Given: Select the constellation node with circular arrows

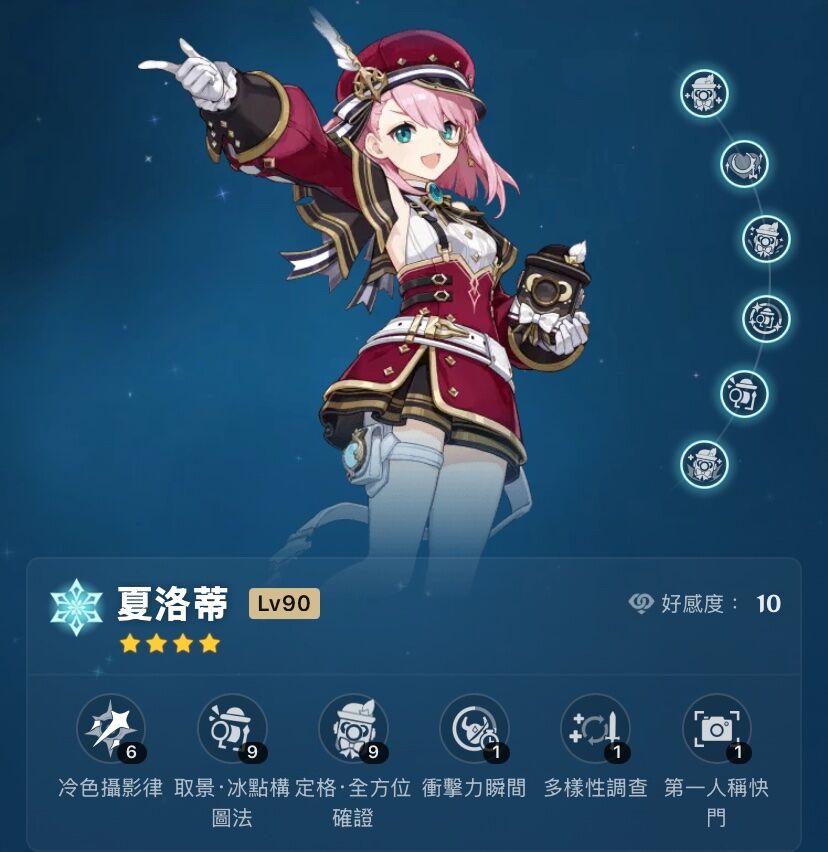Looking at the screenshot, I should [766, 318].
